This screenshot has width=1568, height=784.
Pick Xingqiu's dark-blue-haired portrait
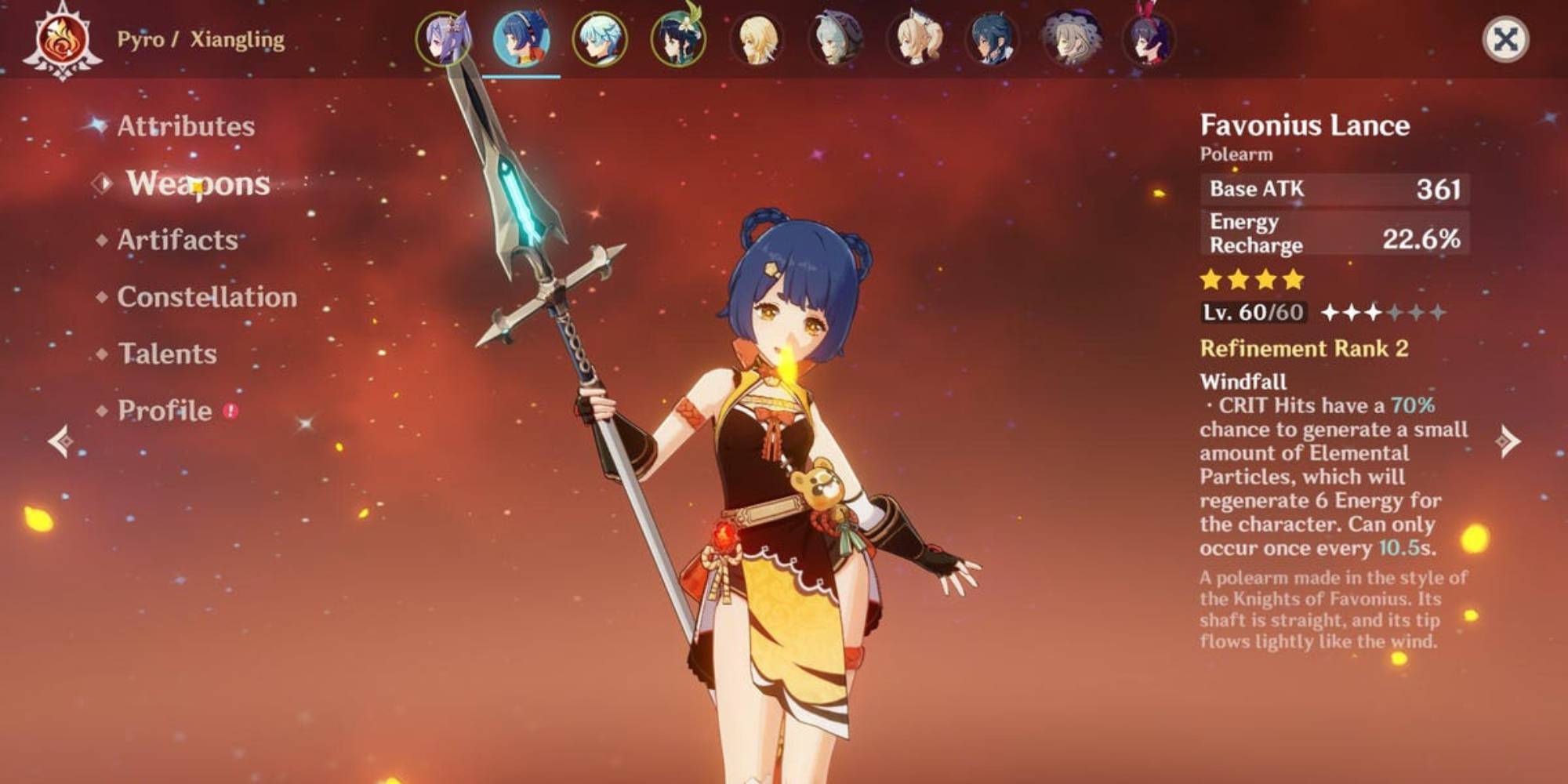[x=993, y=38]
